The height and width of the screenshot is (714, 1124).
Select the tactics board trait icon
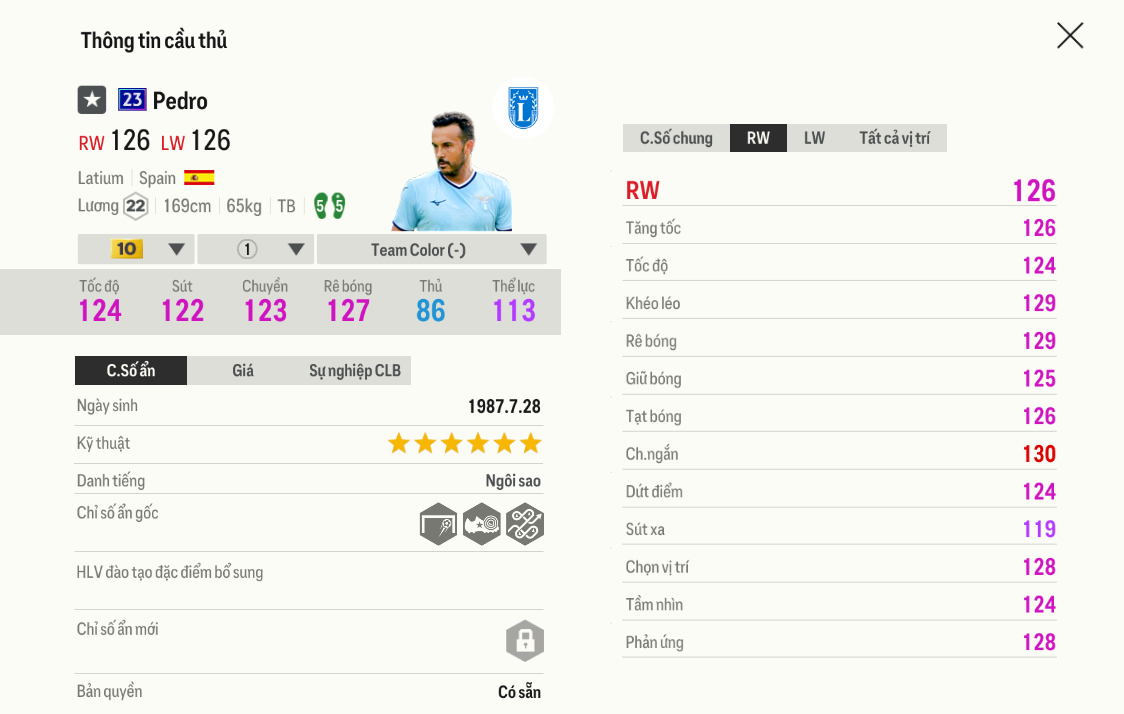[525, 524]
